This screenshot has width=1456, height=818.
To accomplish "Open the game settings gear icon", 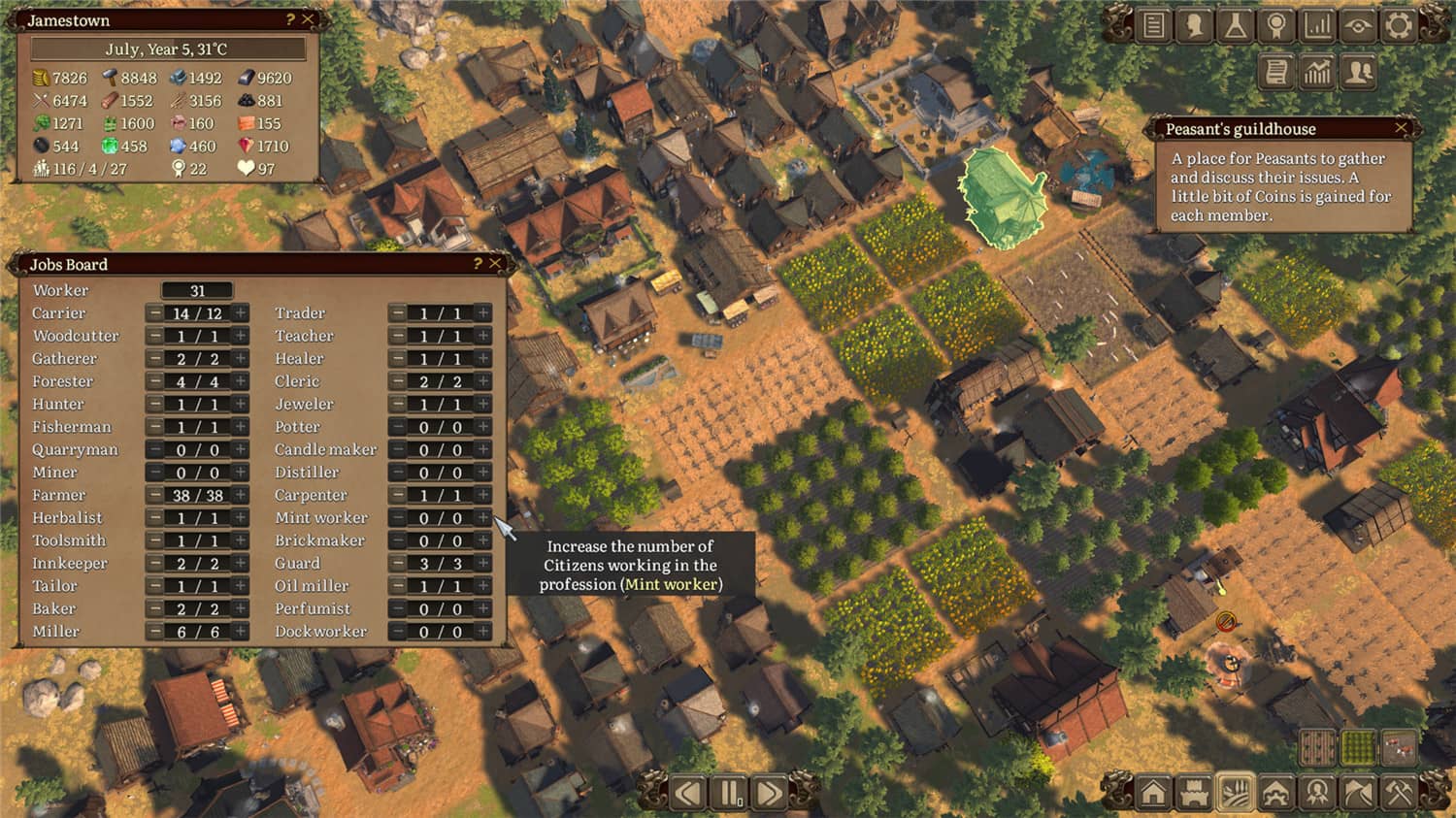I will coord(1399,25).
